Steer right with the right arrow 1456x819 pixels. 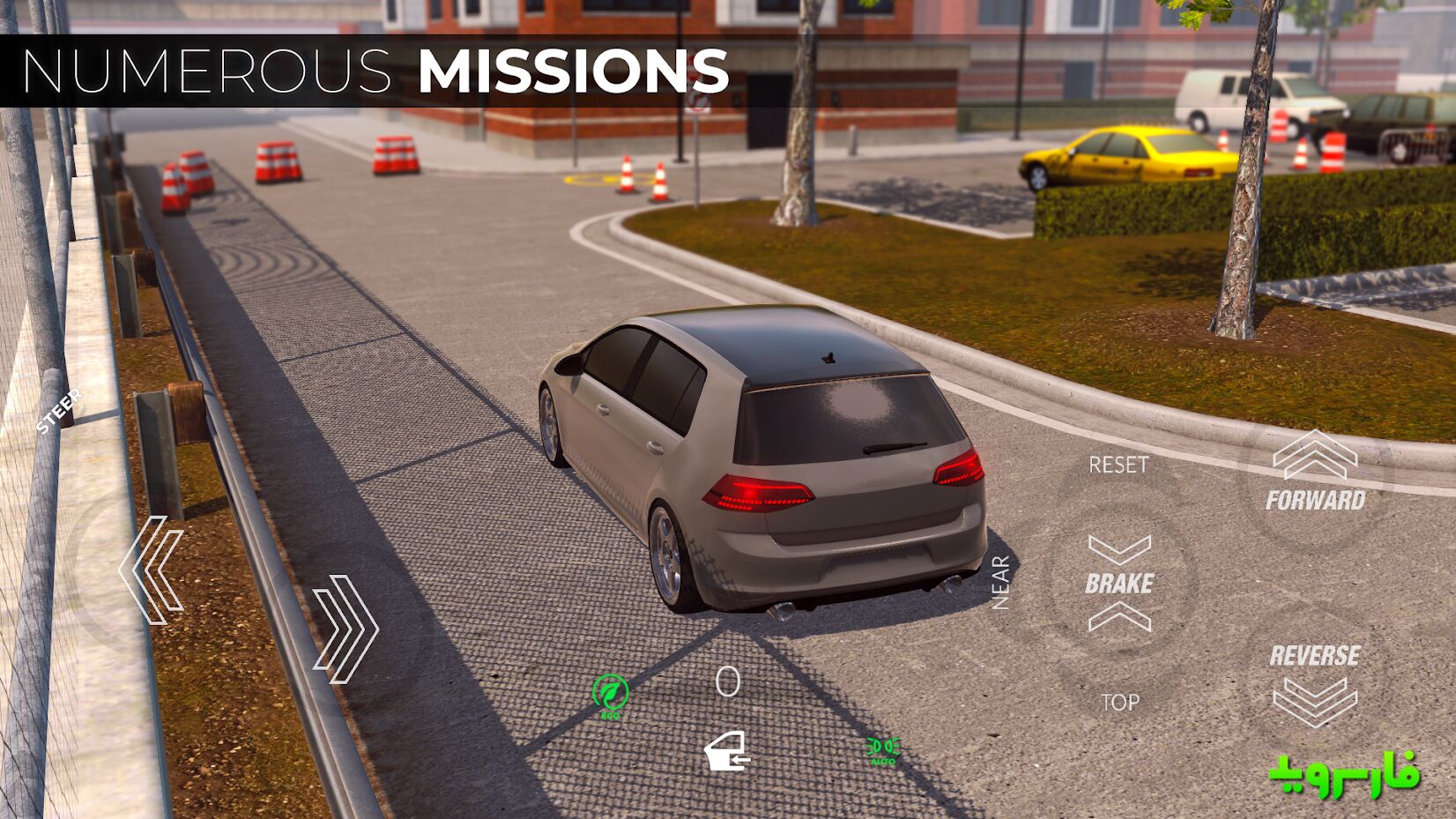tap(346, 629)
